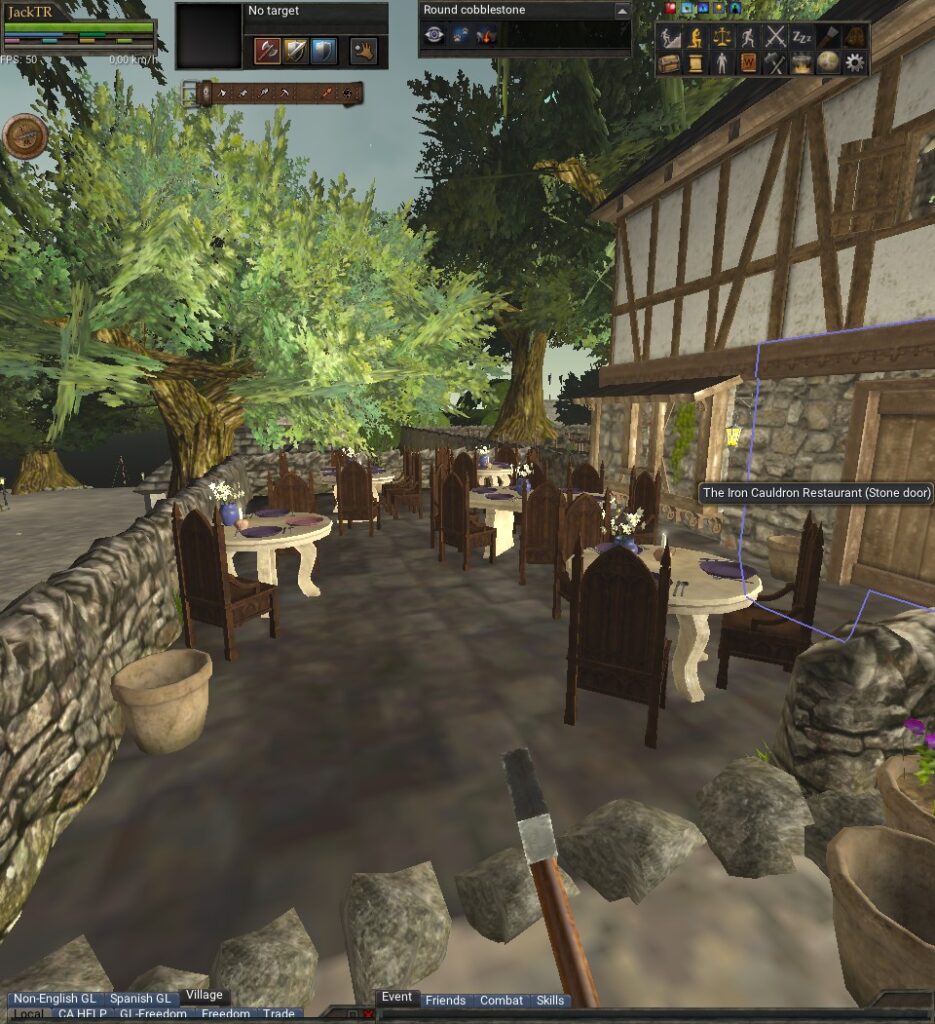Open the settings gear icon

(x=854, y=63)
